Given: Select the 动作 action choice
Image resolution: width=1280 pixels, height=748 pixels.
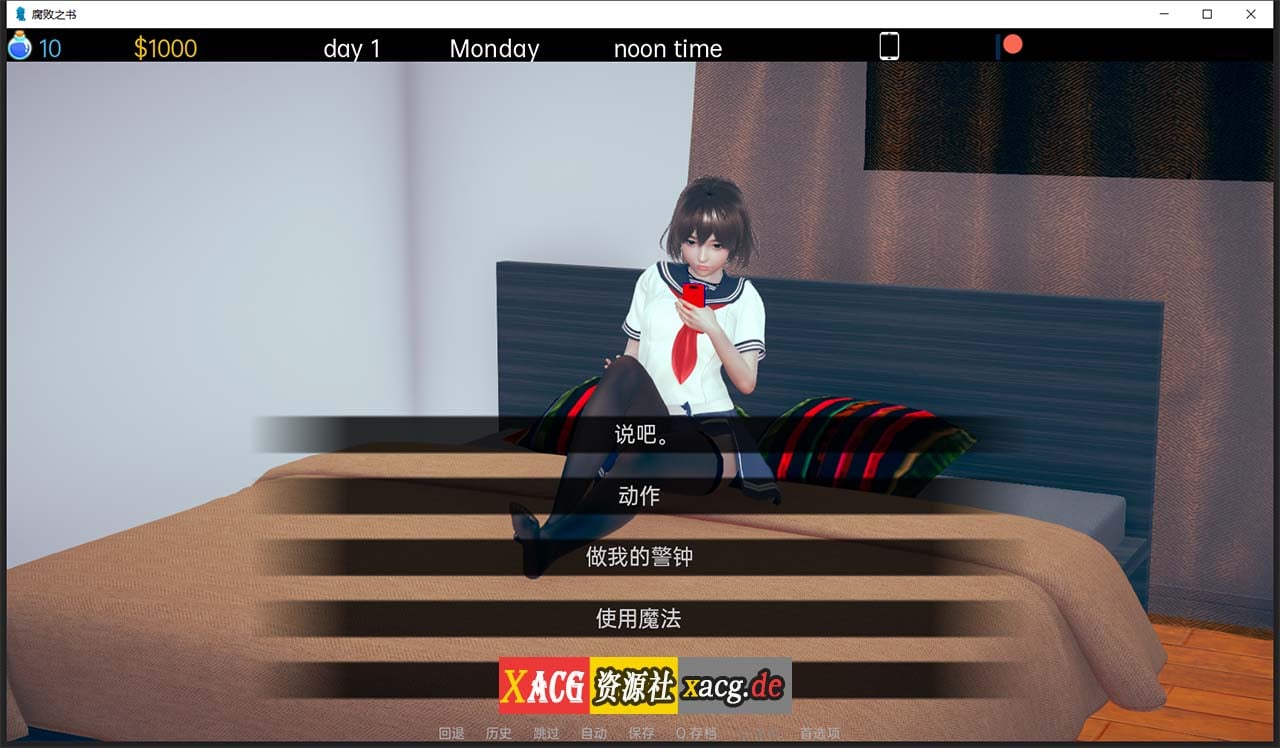Looking at the screenshot, I should [x=640, y=495].
